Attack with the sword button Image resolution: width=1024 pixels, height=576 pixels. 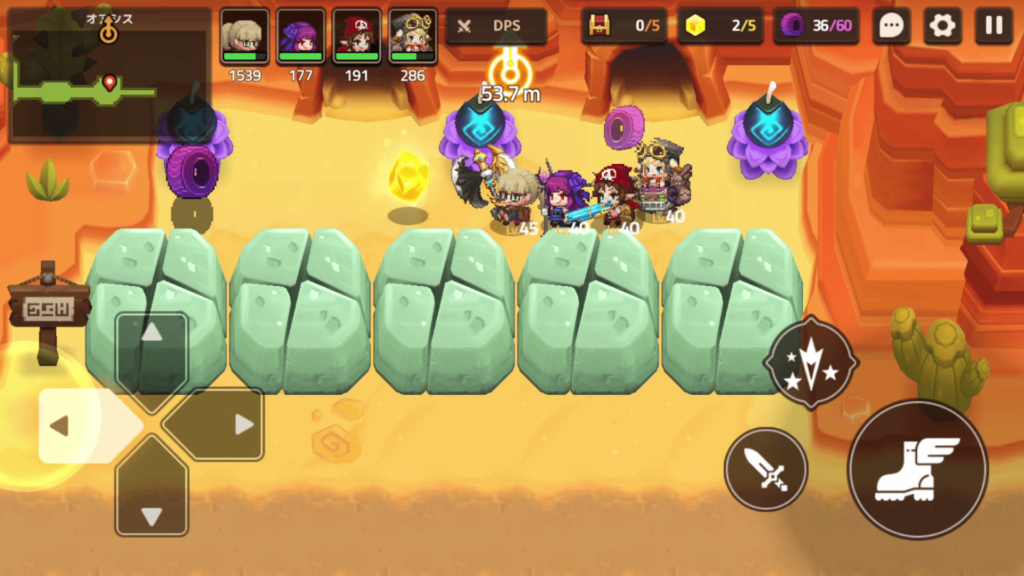tap(765, 468)
